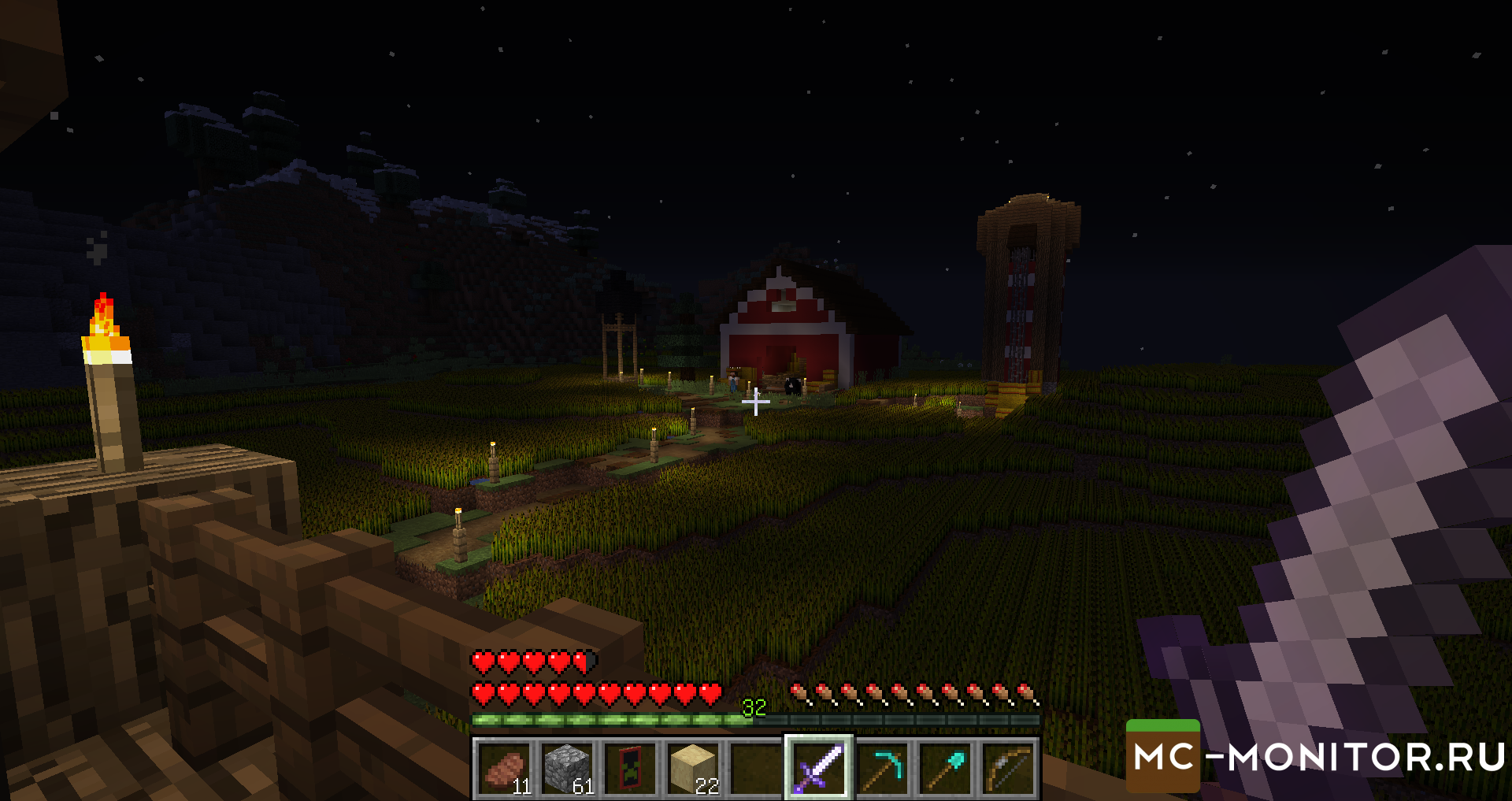Pick the sandstone block stack of 22
The width and height of the screenshot is (1512, 801).
694,768
